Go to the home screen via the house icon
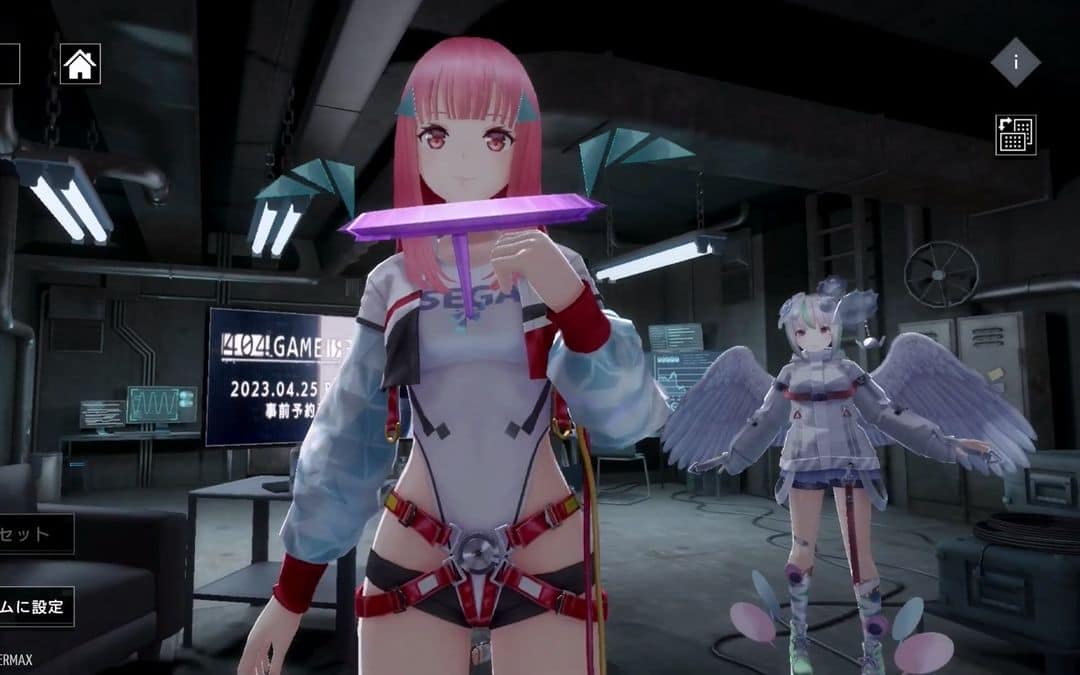 pos(80,65)
